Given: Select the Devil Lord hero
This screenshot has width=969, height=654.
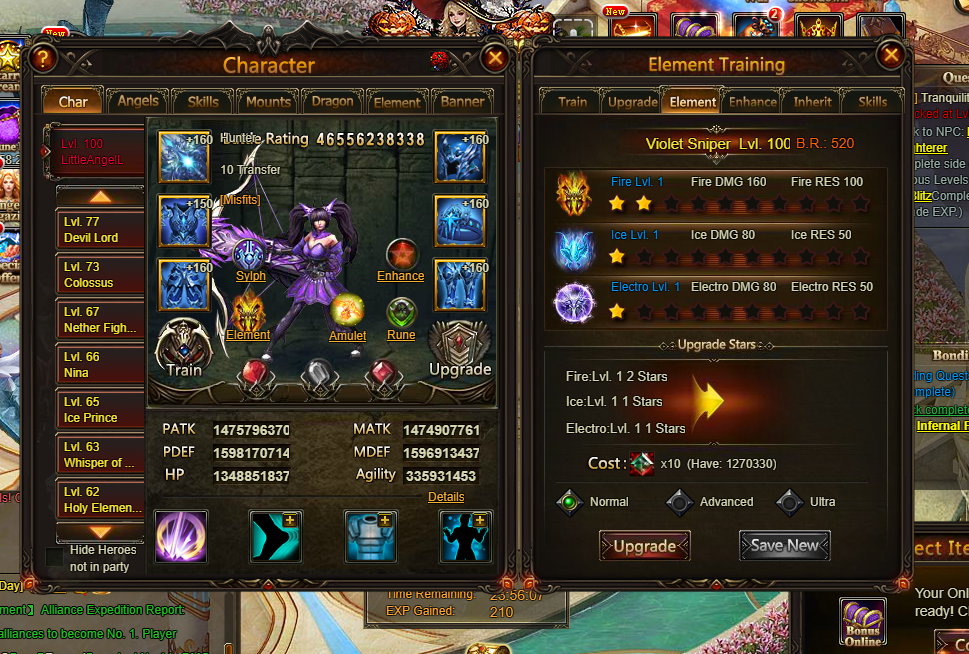Looking at the screenshot, I should click(x=100, y=230).
